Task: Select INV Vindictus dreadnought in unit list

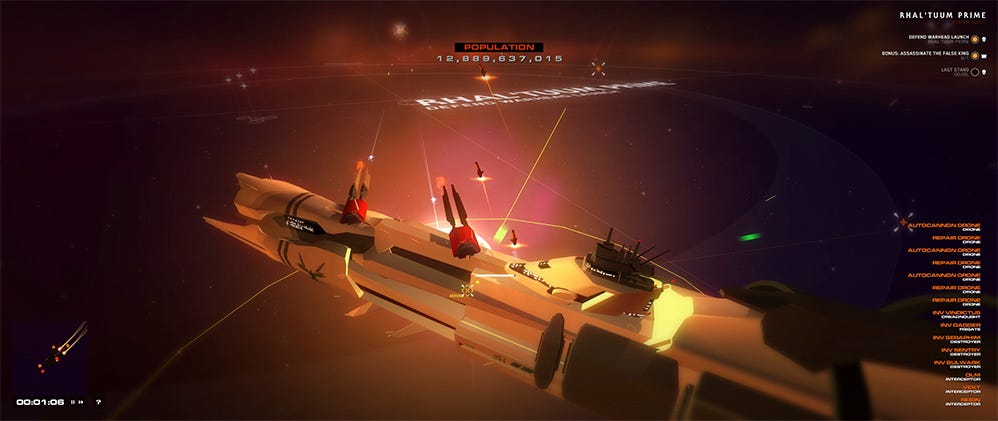Action: [962, 315]
